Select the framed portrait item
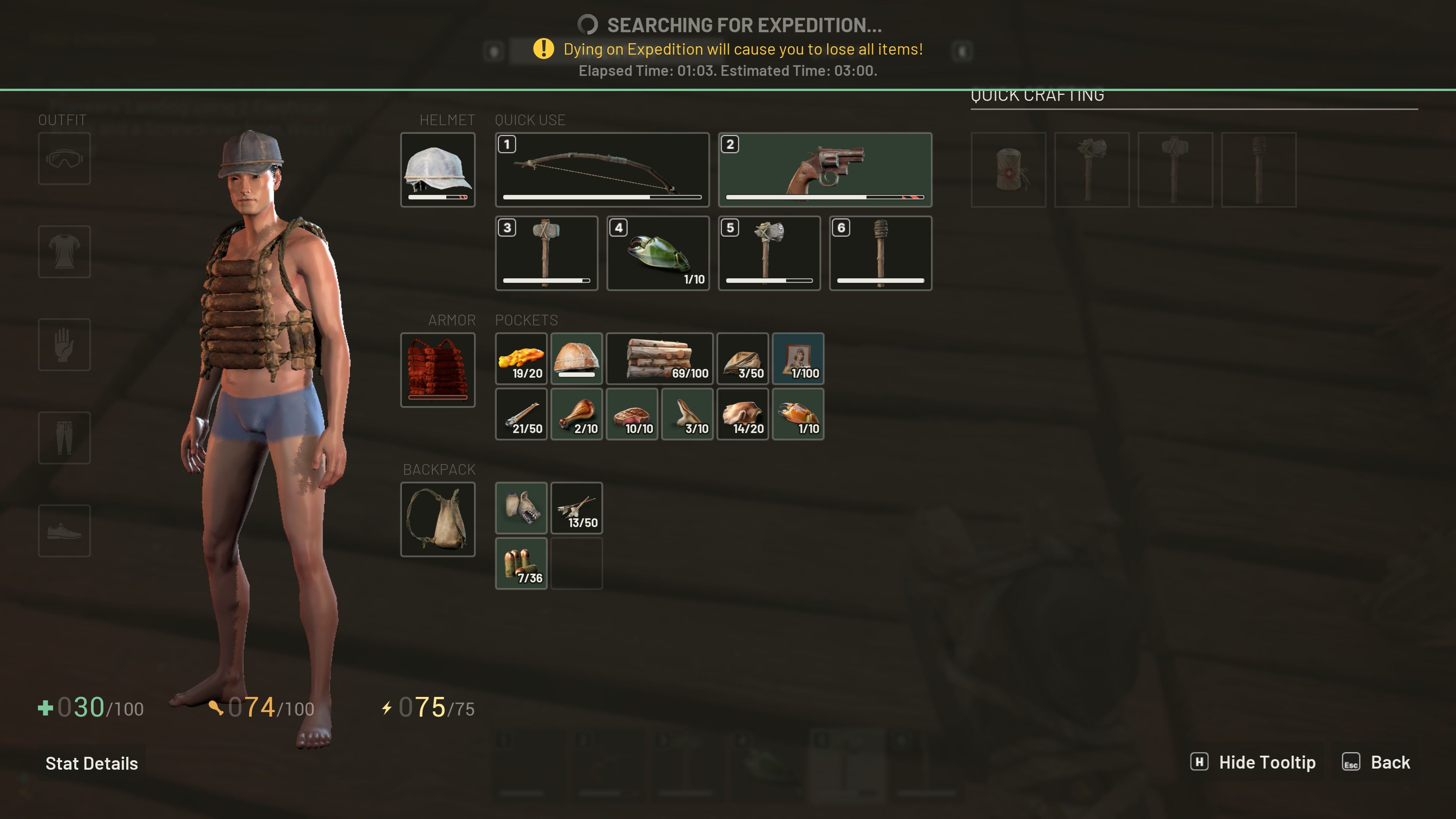1456x819 pixels. (x=797, y=358)
